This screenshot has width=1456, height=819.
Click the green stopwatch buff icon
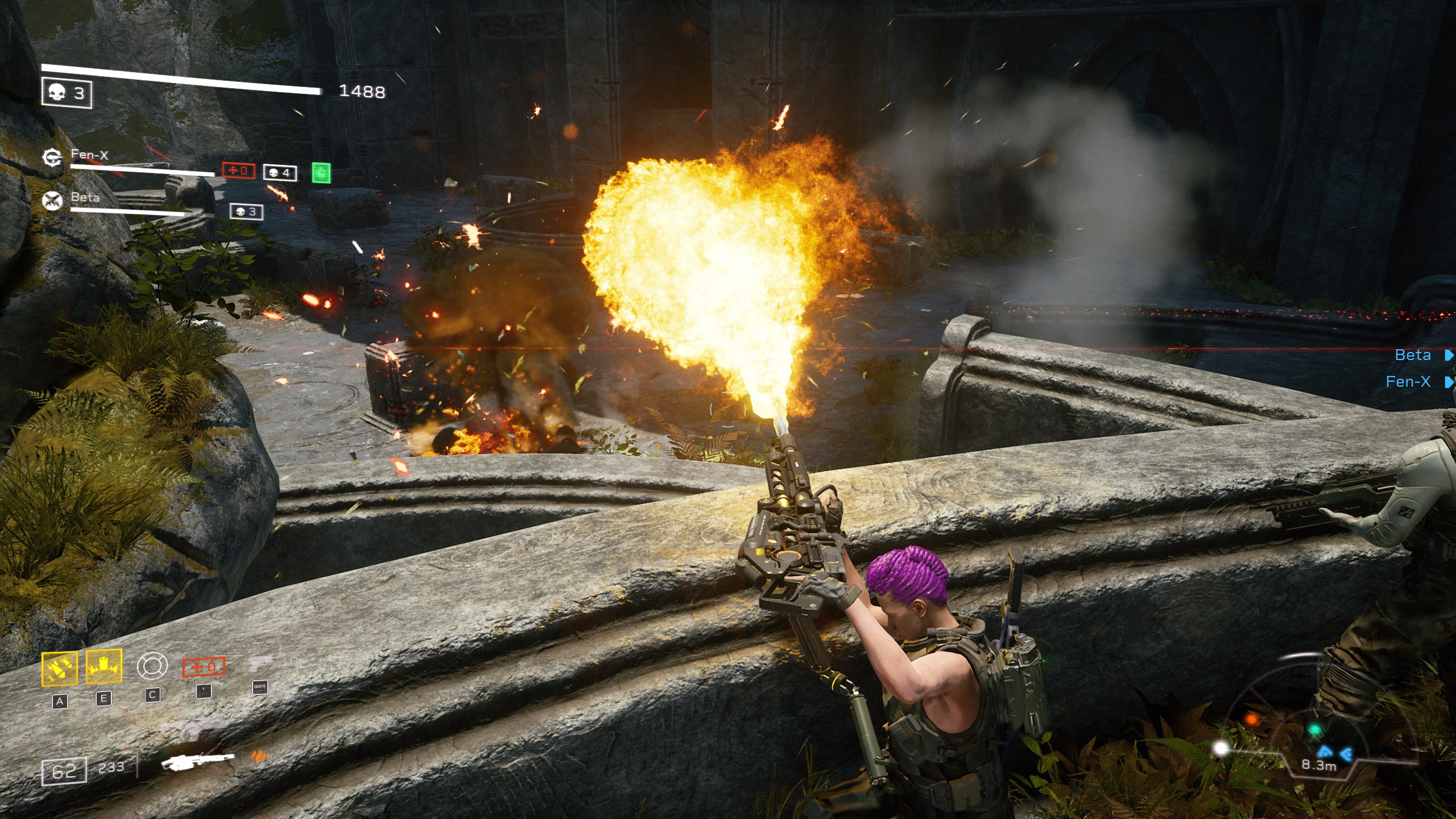click(x=321, y=173)
